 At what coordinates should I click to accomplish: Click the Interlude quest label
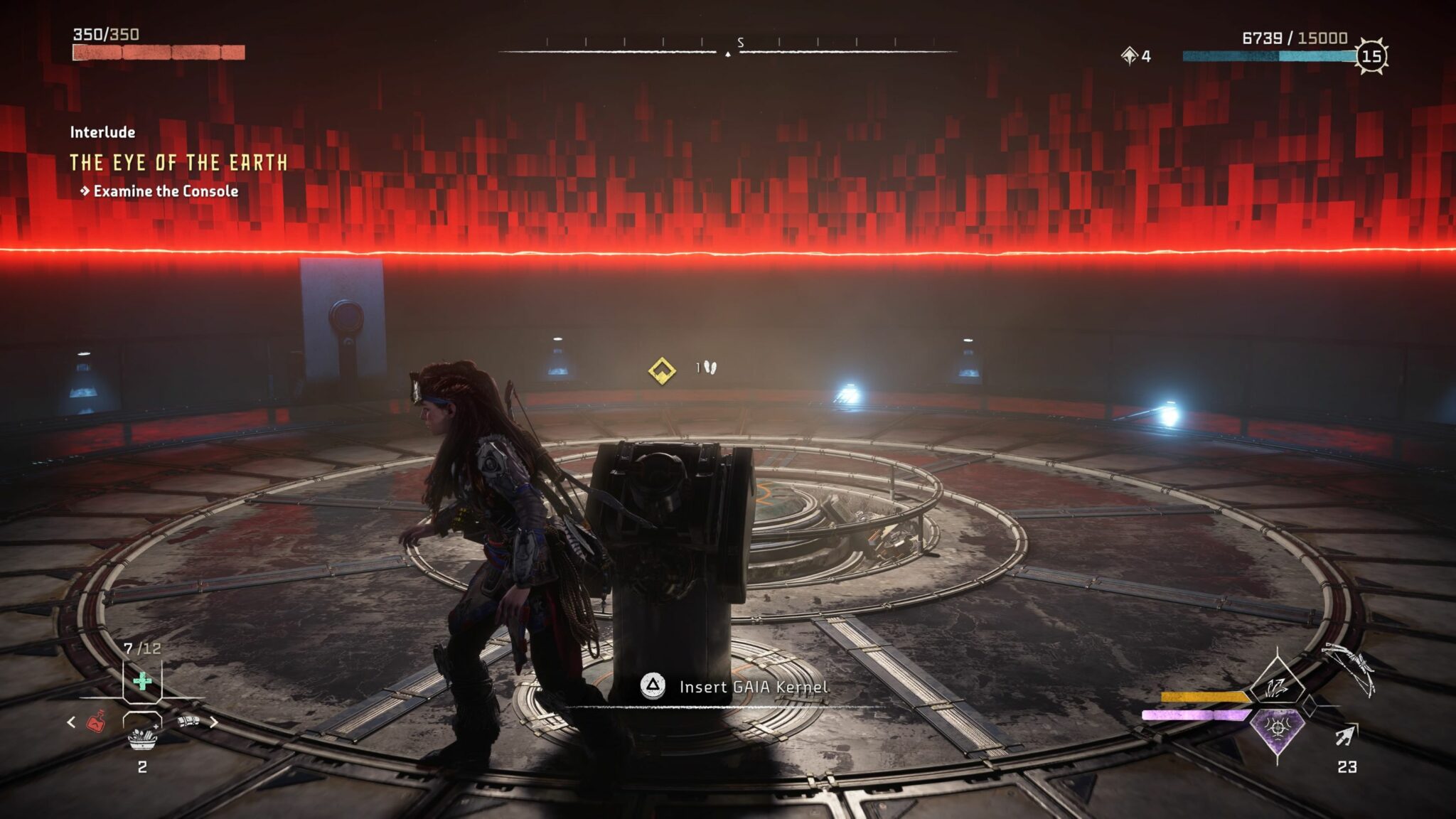coord(104,132)
